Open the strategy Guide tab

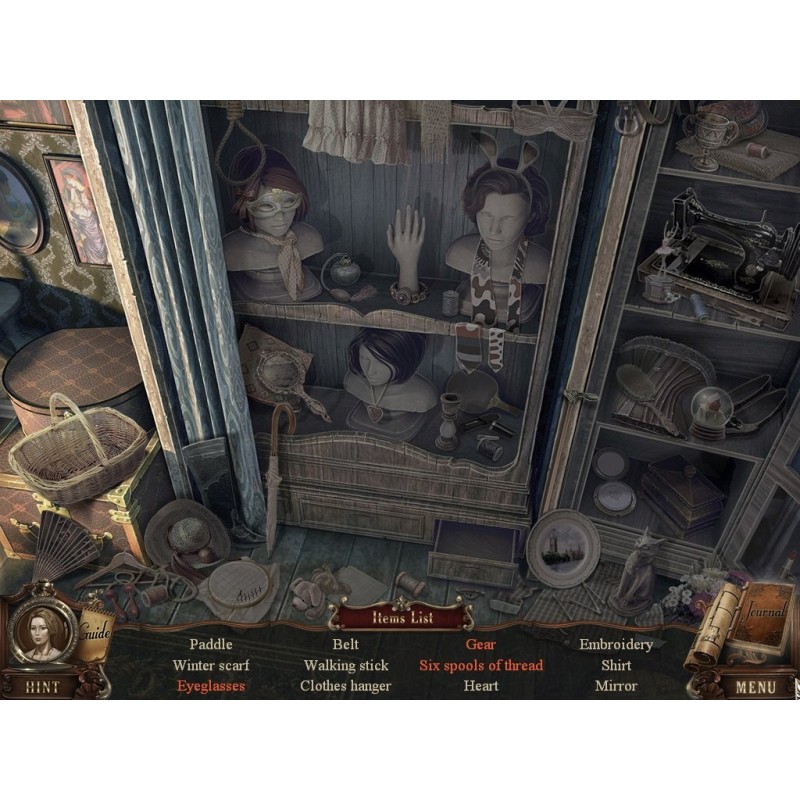(x=96, y=633)
